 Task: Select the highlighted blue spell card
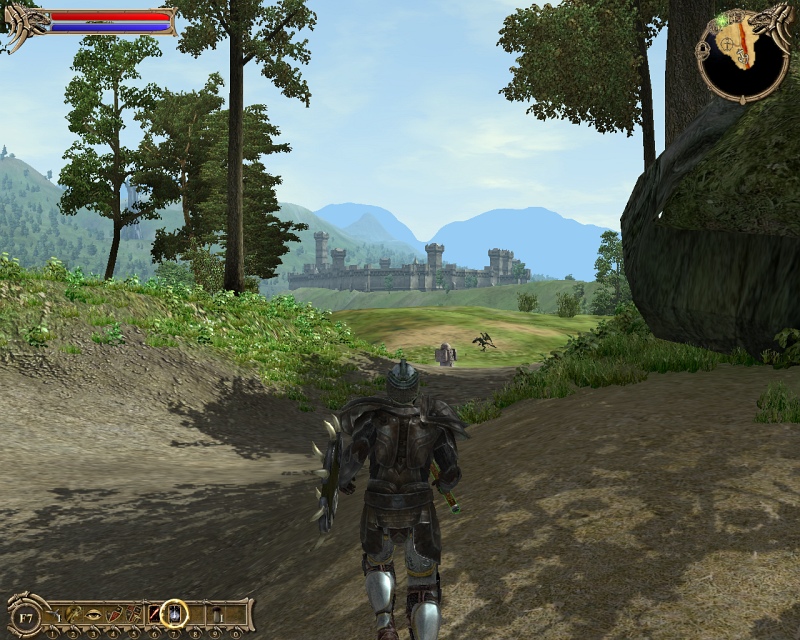tap(174, 613)
